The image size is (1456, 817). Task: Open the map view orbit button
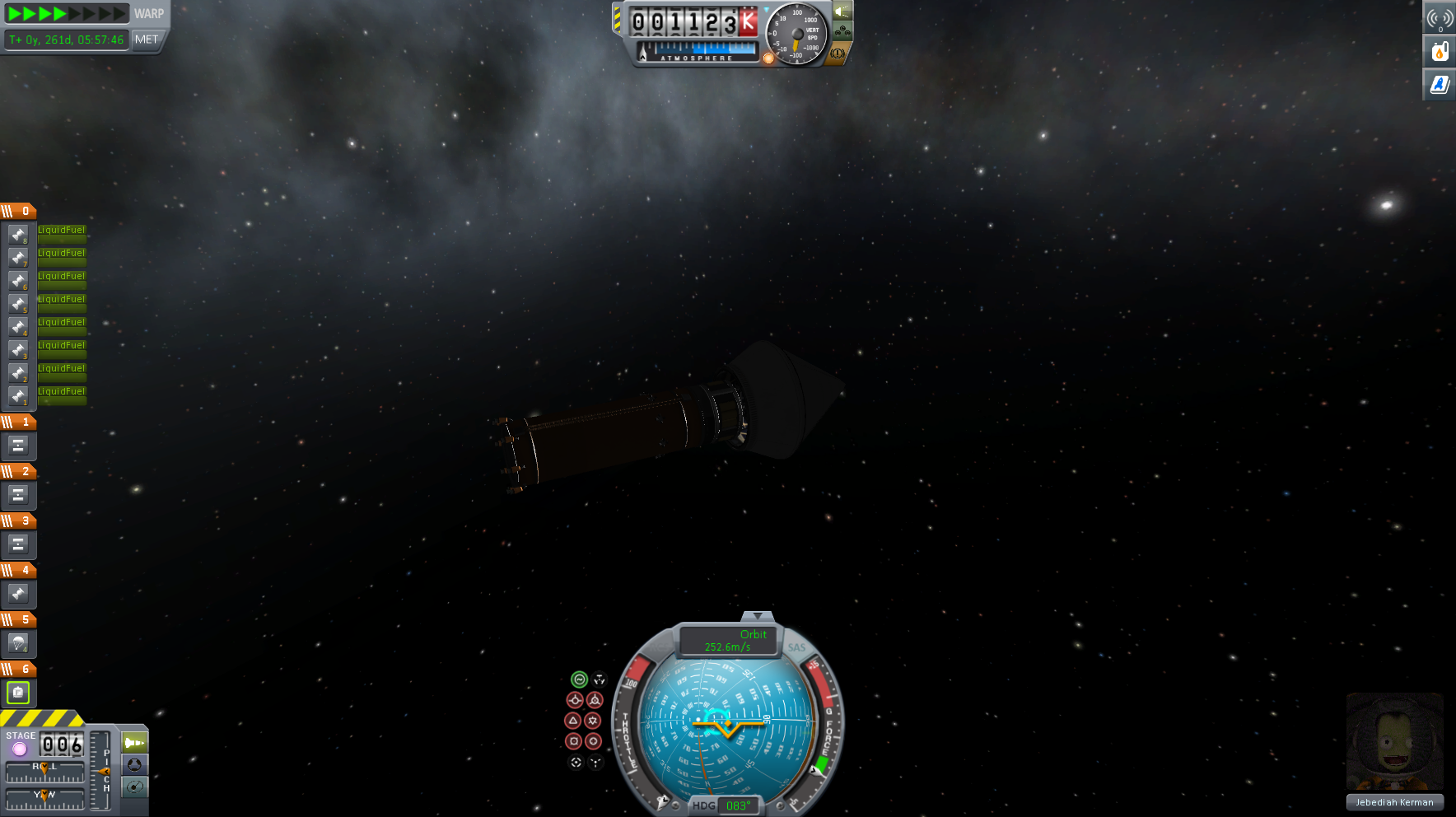pos(134,787)
